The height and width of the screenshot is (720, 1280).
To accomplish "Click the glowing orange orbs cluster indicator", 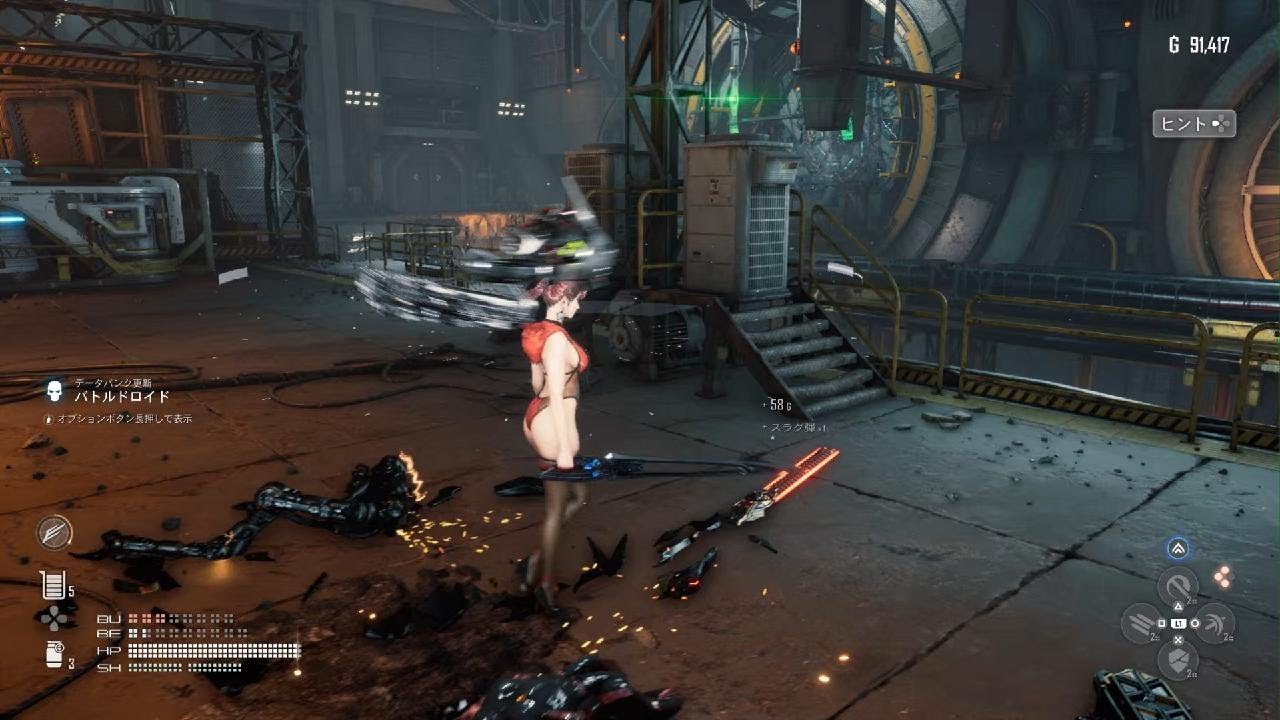I will pos(1222,575).
